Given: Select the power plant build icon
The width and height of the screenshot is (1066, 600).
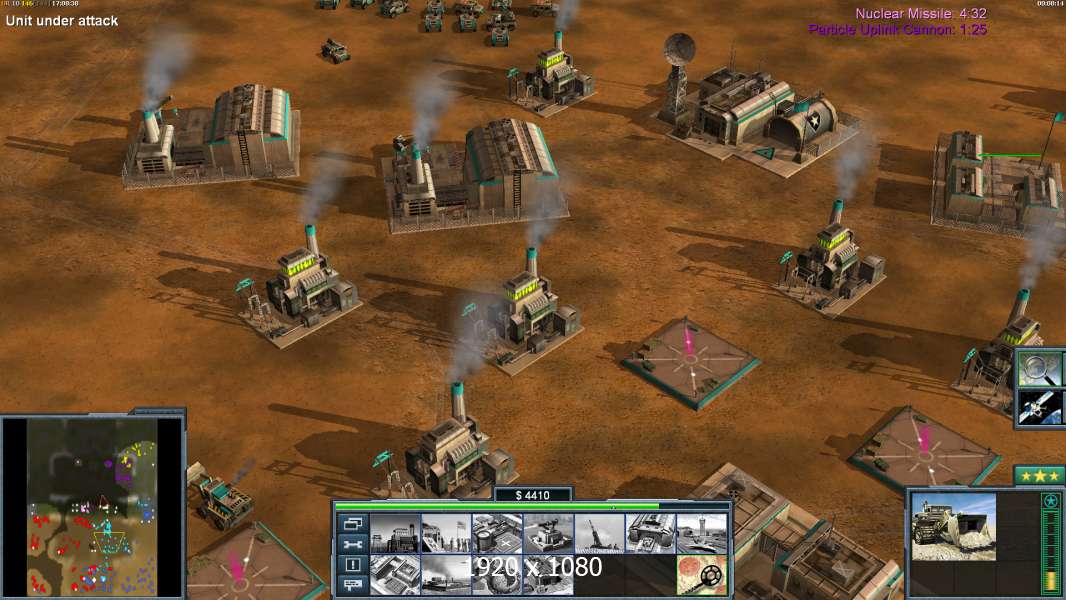Looking at the screenshot, I should [x=395, y=533].
